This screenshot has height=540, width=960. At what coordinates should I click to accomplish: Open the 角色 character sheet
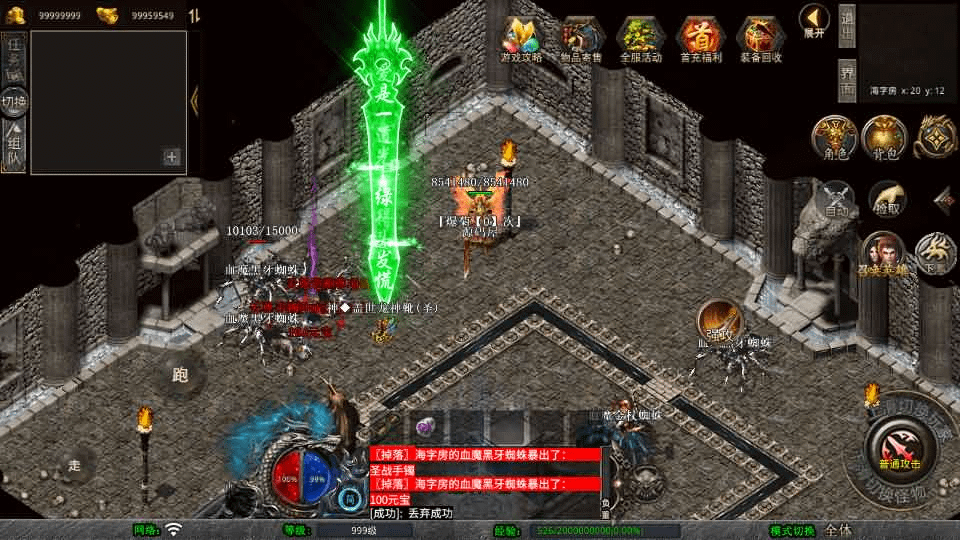[x=834, y=137]
